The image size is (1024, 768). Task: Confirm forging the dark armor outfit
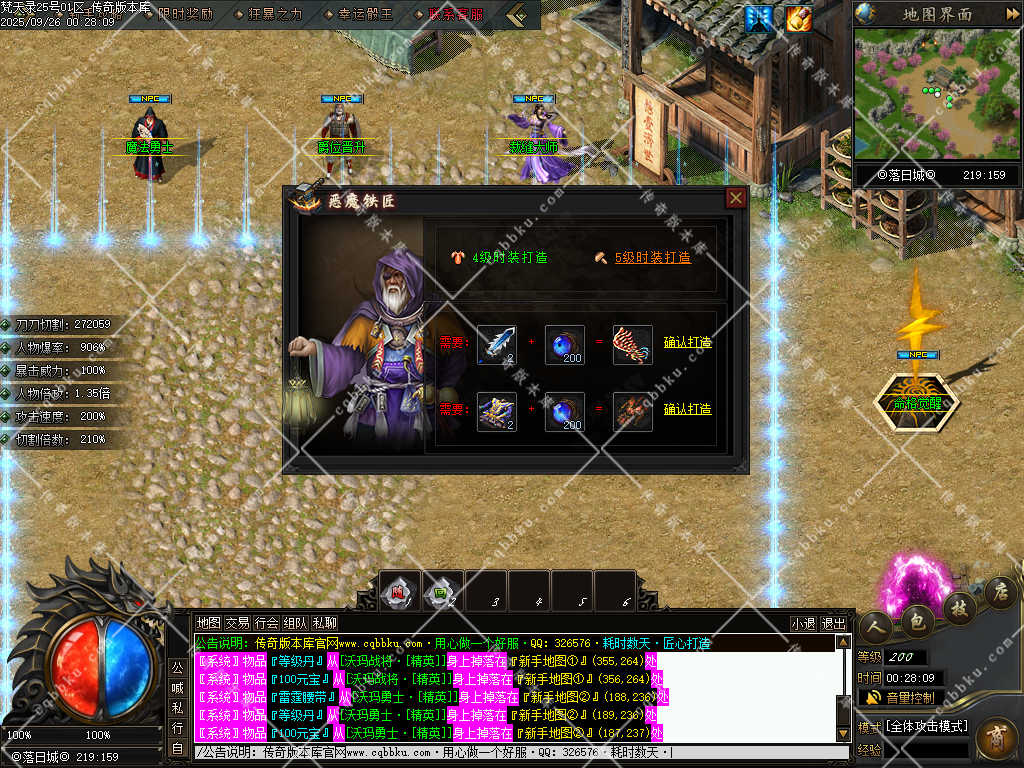(687, 409)
